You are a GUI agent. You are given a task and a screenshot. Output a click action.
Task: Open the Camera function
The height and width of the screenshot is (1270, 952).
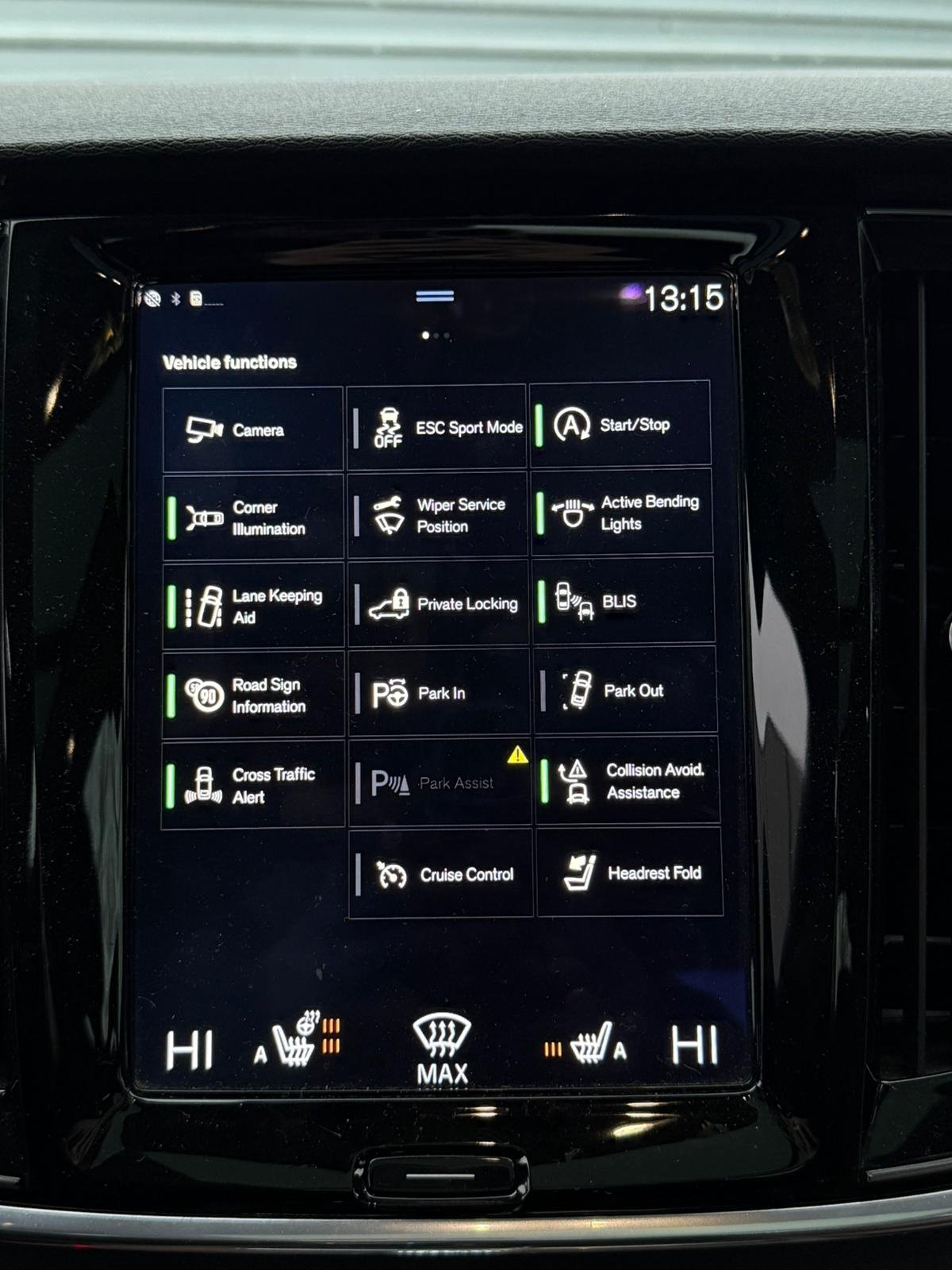click(253, 430)
